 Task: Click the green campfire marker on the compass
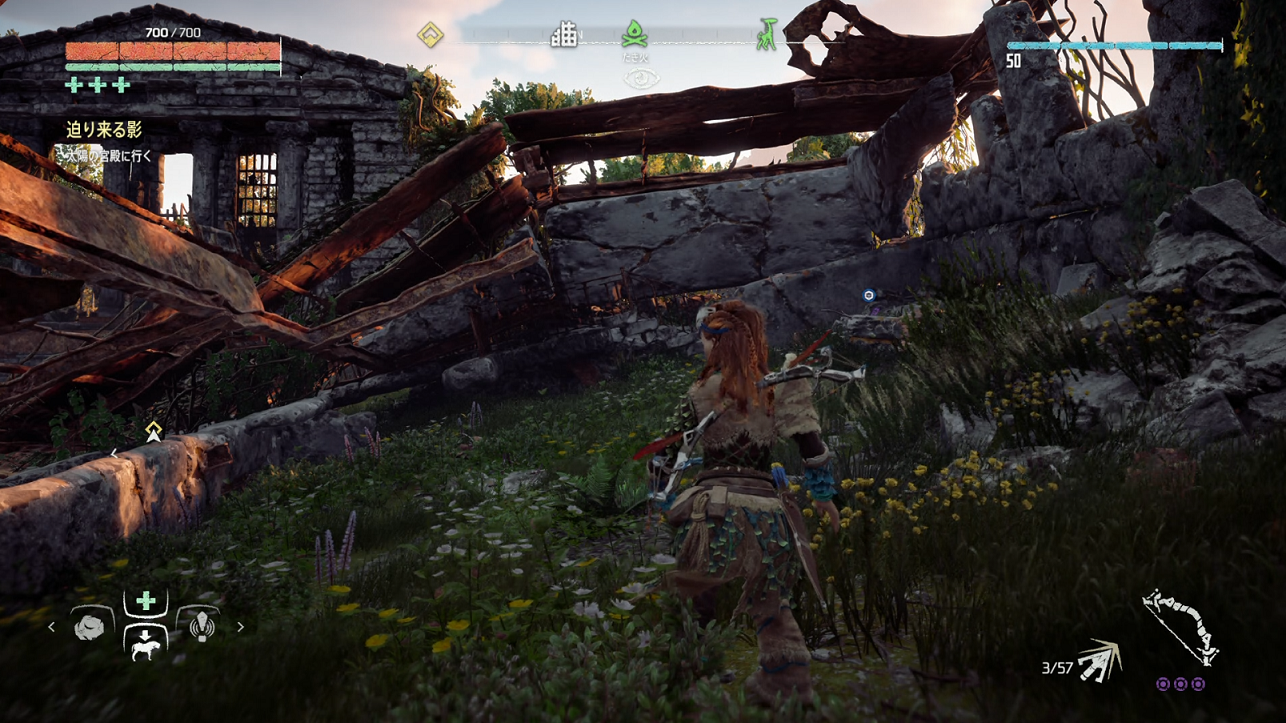click(634, 36)
